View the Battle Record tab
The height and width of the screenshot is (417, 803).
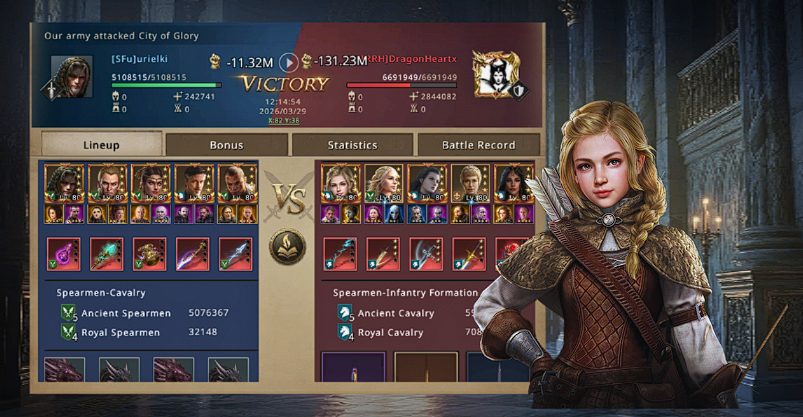(x=478, y=145)
